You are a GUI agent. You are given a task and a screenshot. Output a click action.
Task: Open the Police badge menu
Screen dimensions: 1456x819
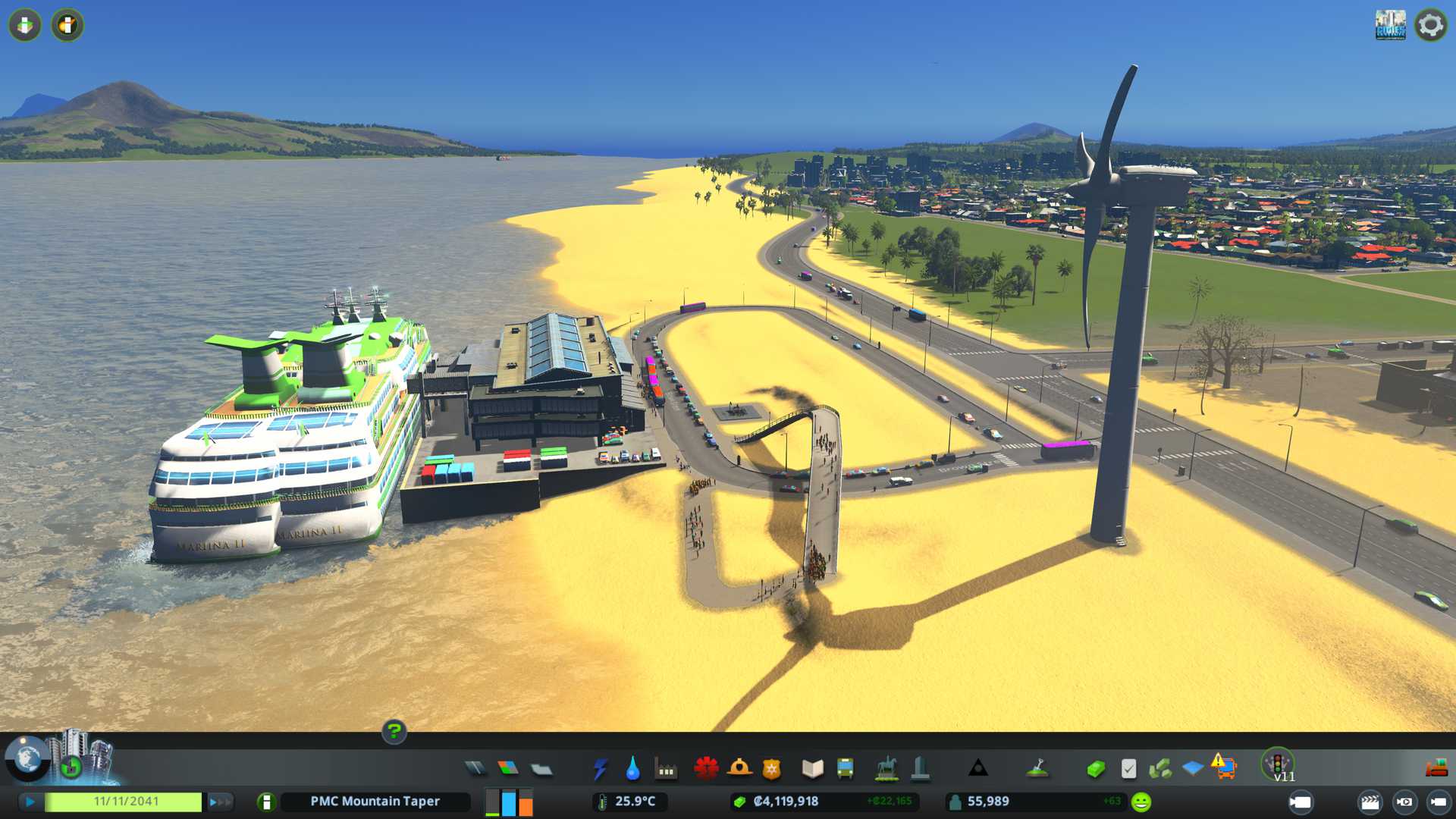[772, 769]
